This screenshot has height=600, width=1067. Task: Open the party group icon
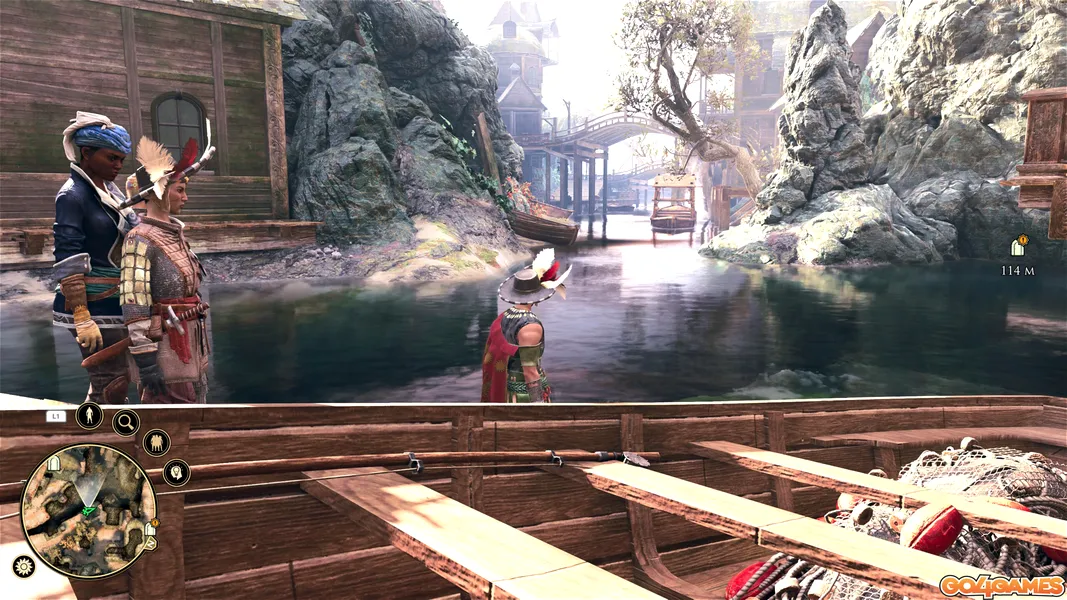point(156,442)
